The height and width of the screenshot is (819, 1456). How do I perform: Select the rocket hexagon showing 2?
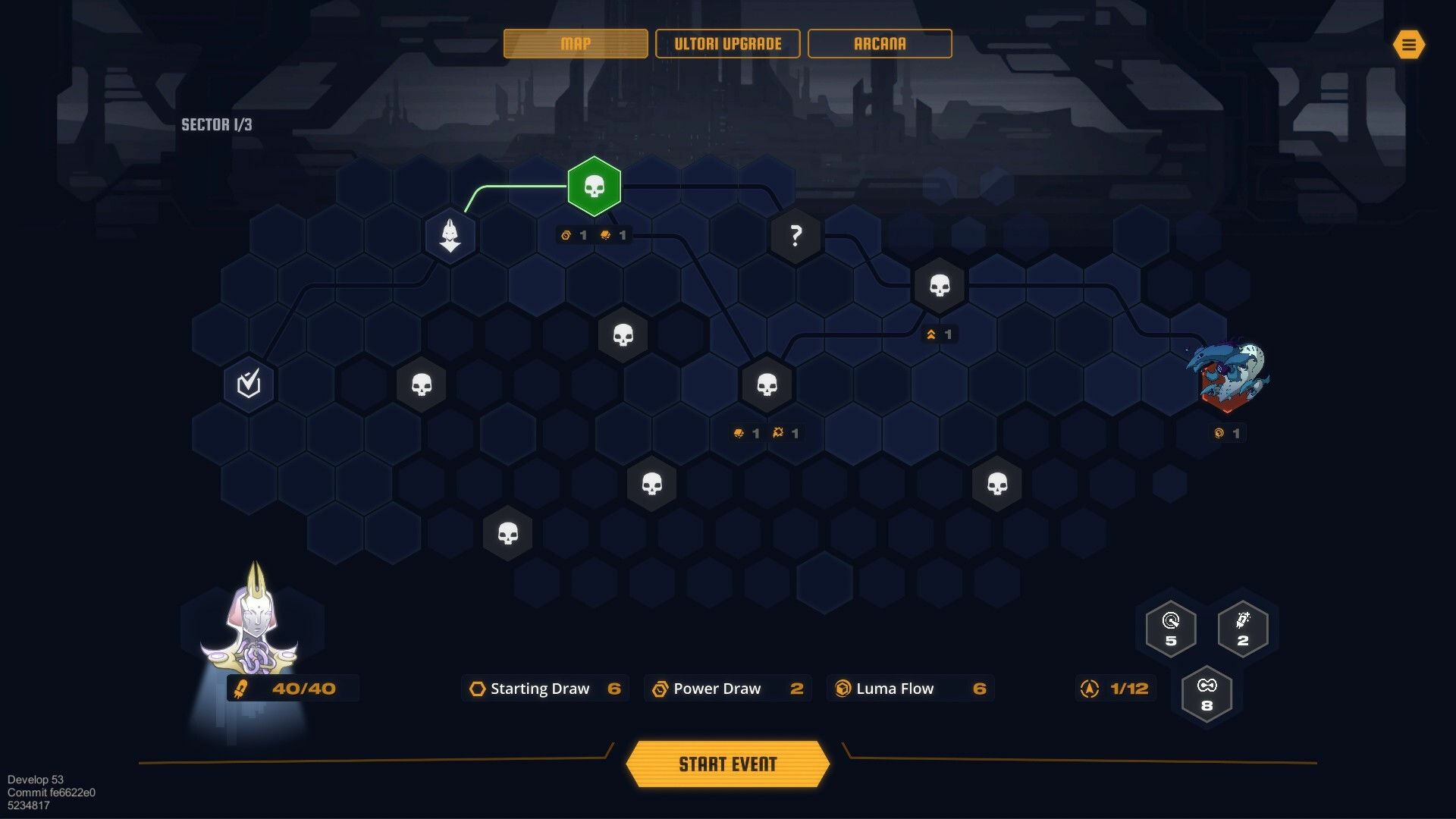pyautogui.click(x=1242, y=628)
